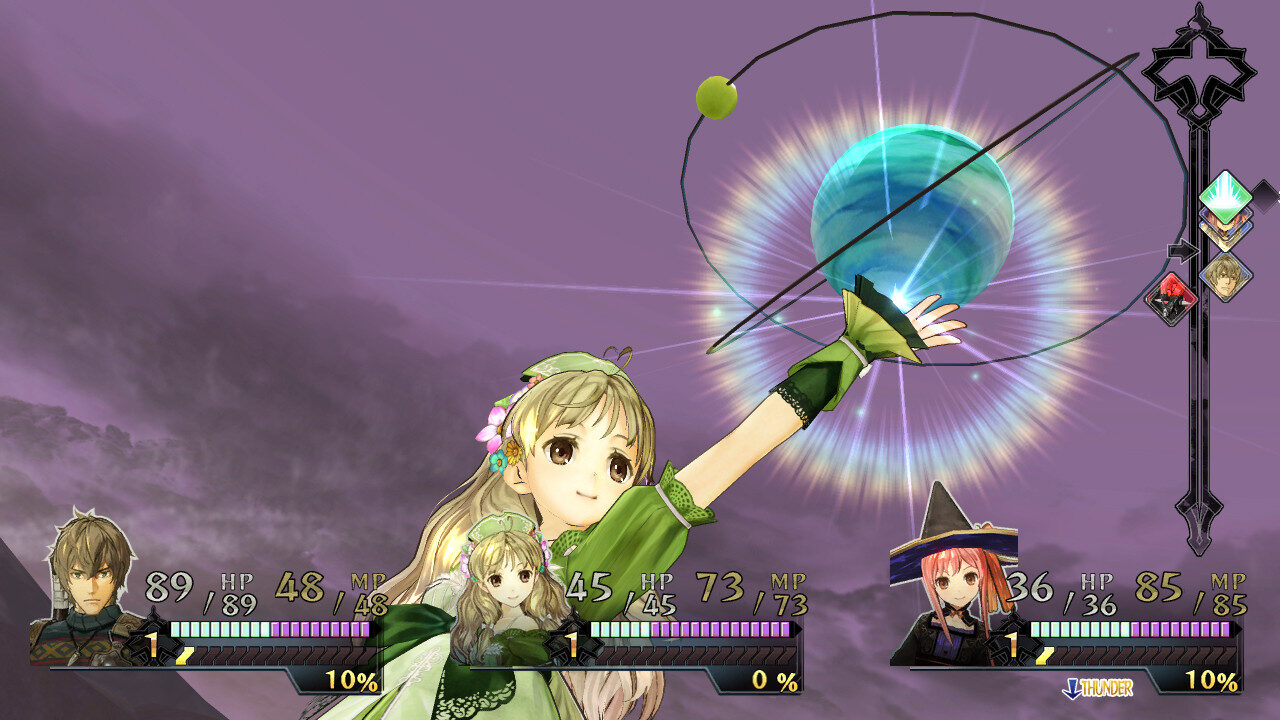1280x720 pixels.
Task: Select the green action diamond on the timeline
Action: tap(1224, 197)
